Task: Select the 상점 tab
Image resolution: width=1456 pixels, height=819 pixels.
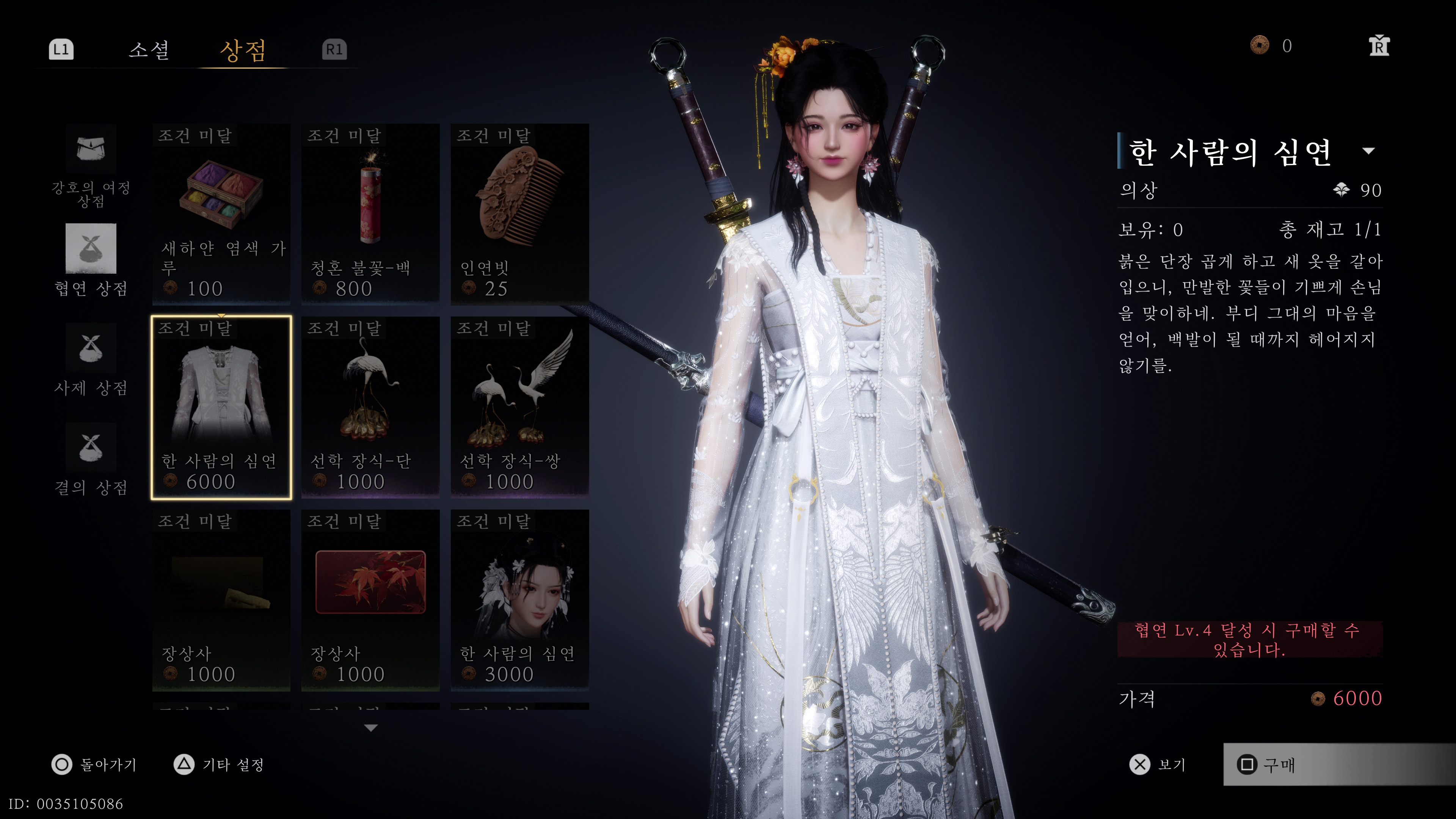Action: (x=243, y=50)
